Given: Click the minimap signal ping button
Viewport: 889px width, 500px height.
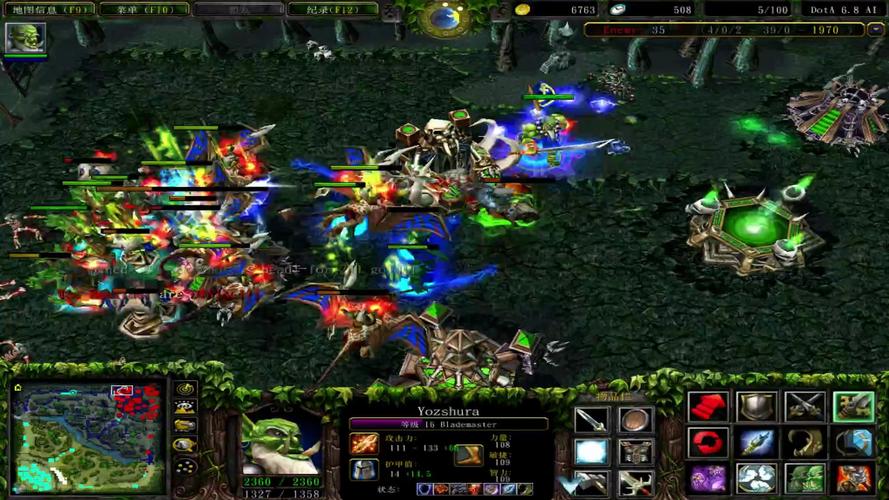Looking at the screenshot, I should (x=184, y=390).
